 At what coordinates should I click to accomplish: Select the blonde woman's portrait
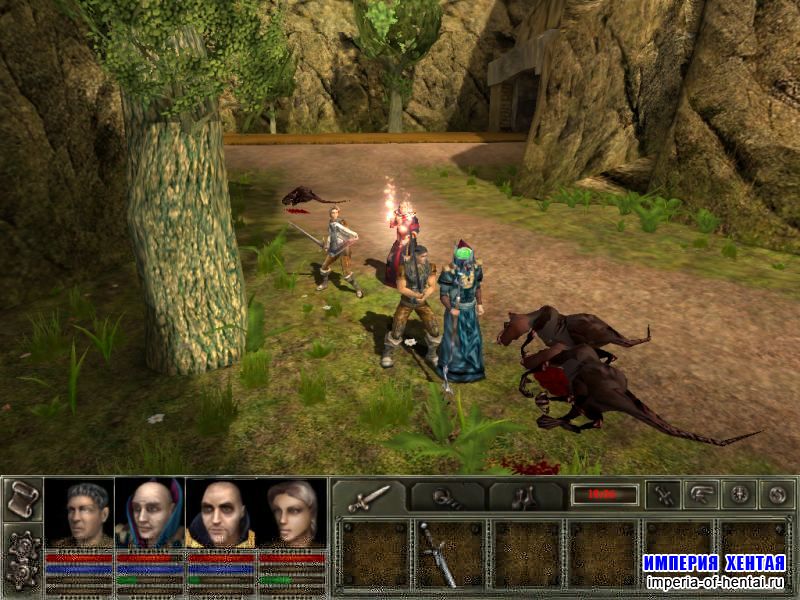pyautogui.click(x=293, y=514)
